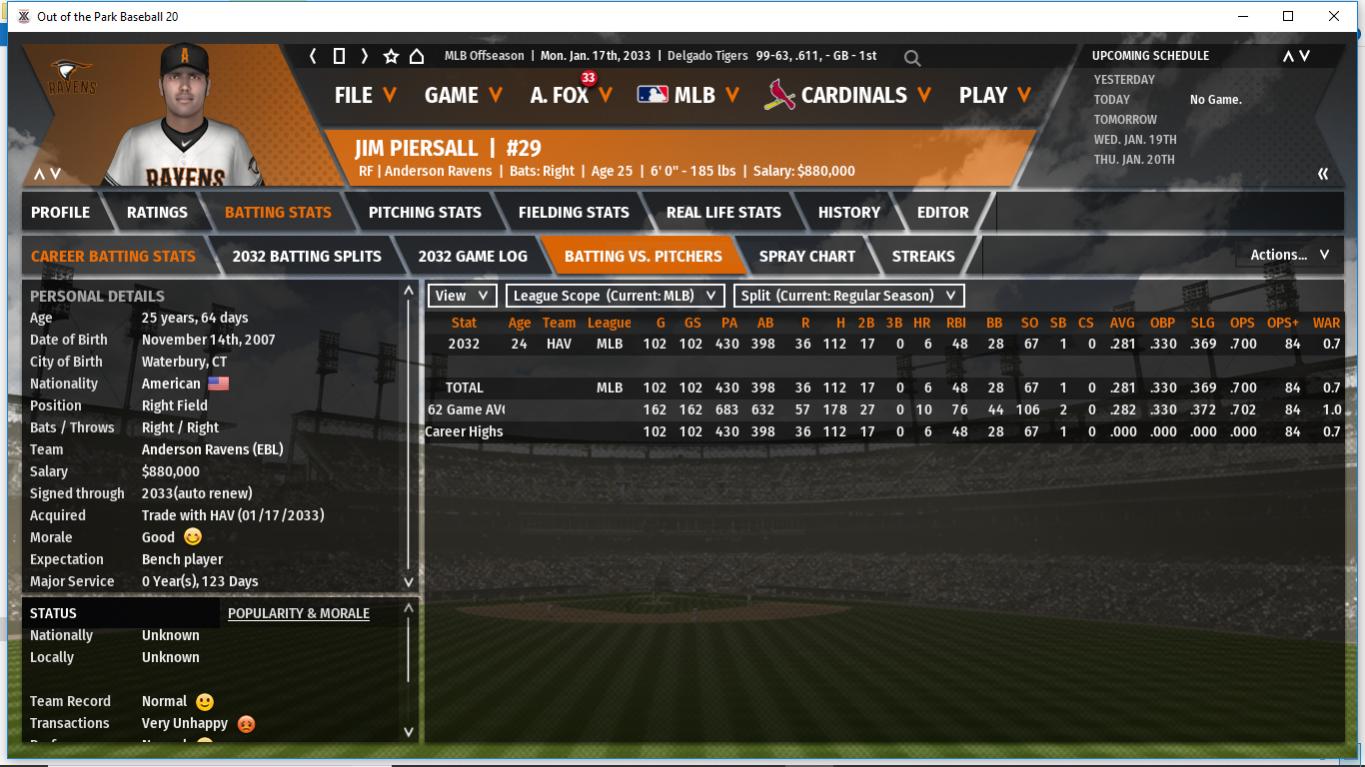The image size is (1365, 767).
Task: Open the SPRAY CHART sub-tab
Action: click(x=807, y=256)
